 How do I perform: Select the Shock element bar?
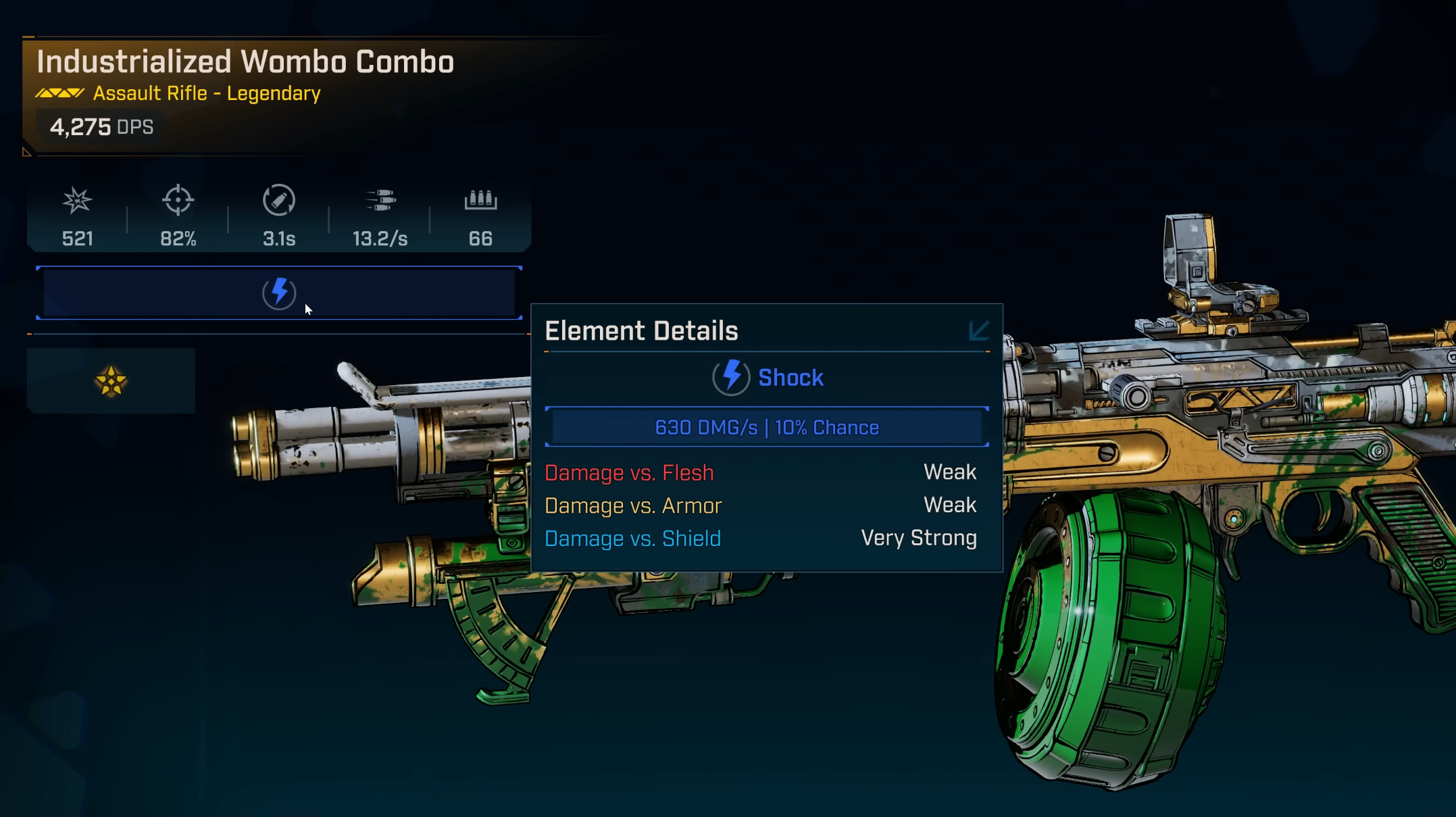pyautogui.click(x=278, y=293)
